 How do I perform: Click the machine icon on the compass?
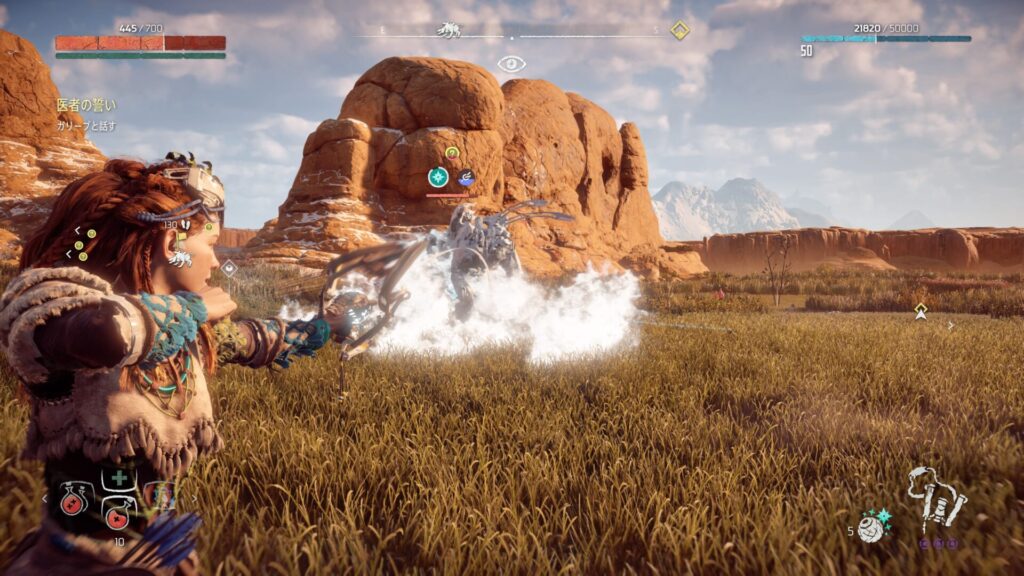(448, 30)
